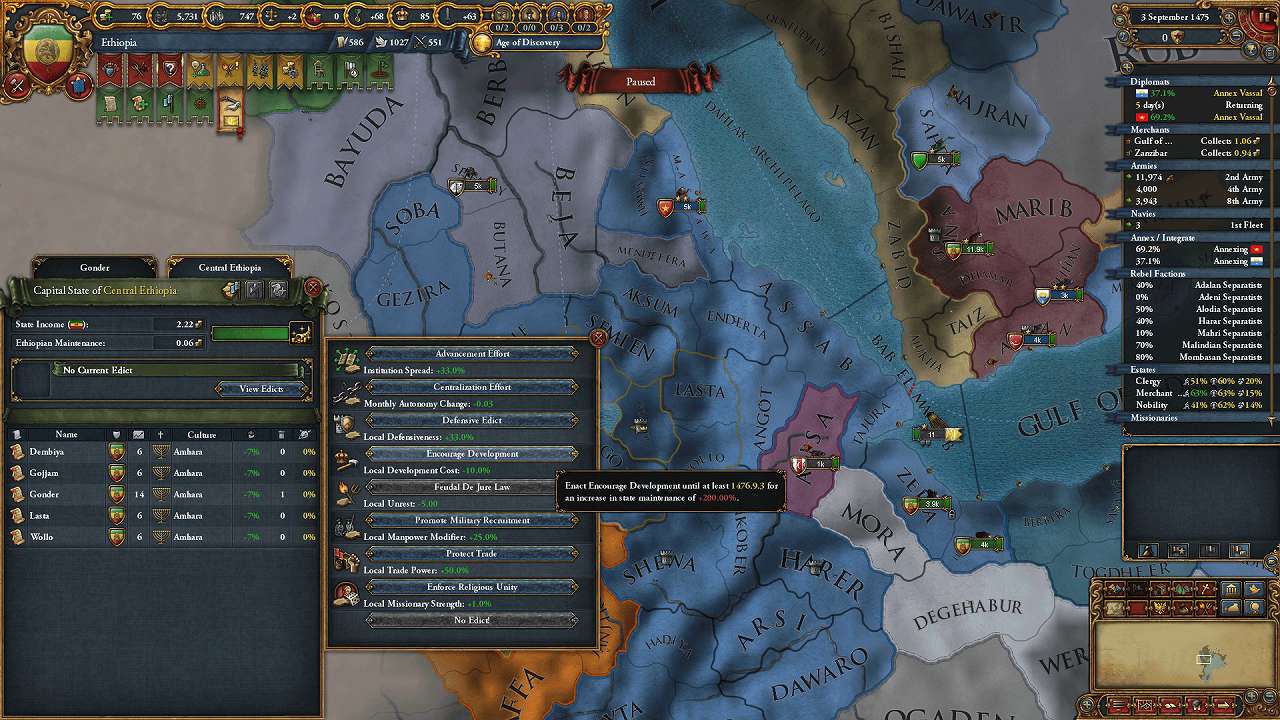The image size is (1280, 720).
Task: Select the Advancement Effort edict
Action: [472, 354]
